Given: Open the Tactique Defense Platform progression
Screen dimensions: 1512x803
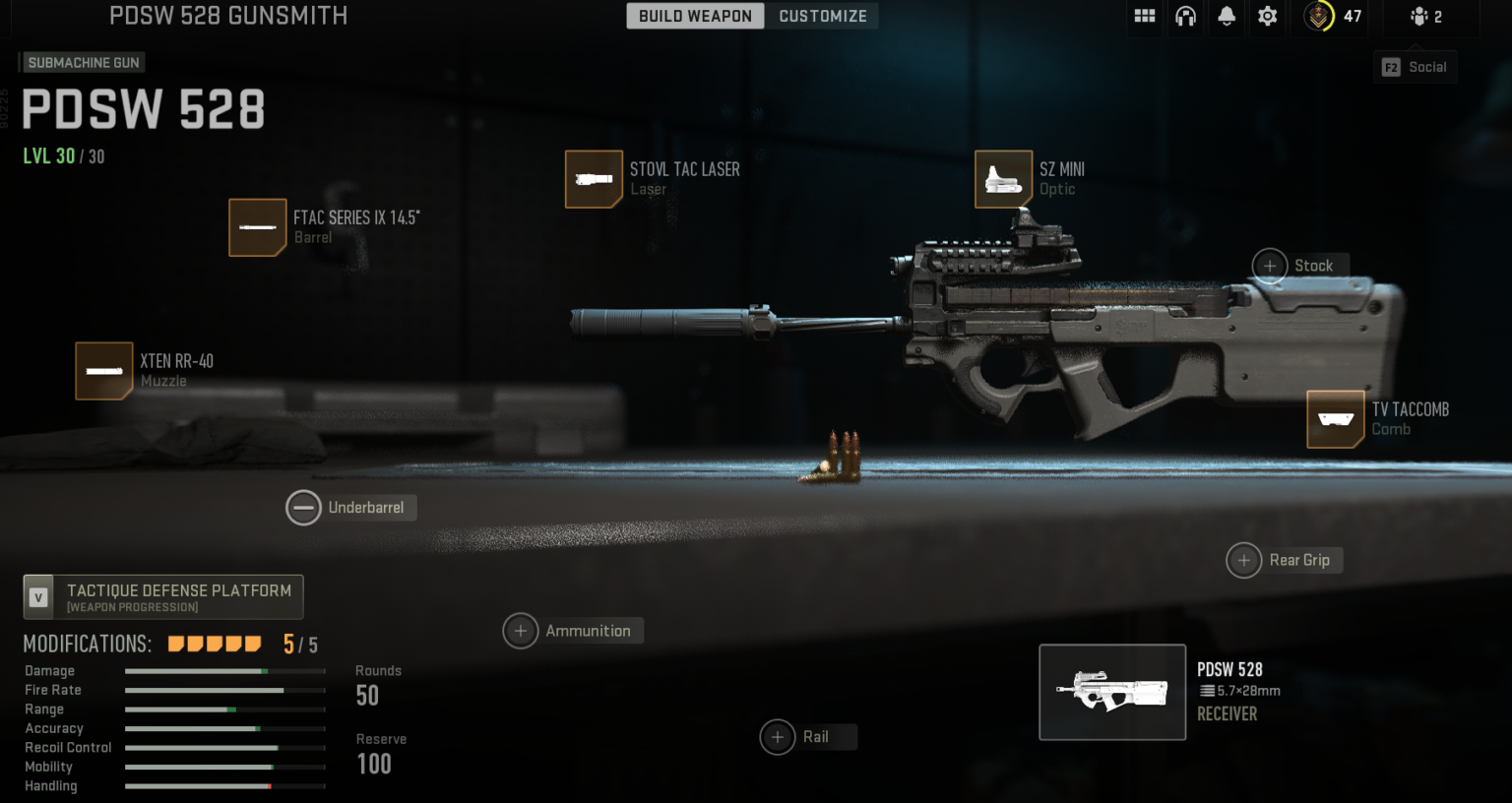Looking at the screenshot, I should (163, 596).
